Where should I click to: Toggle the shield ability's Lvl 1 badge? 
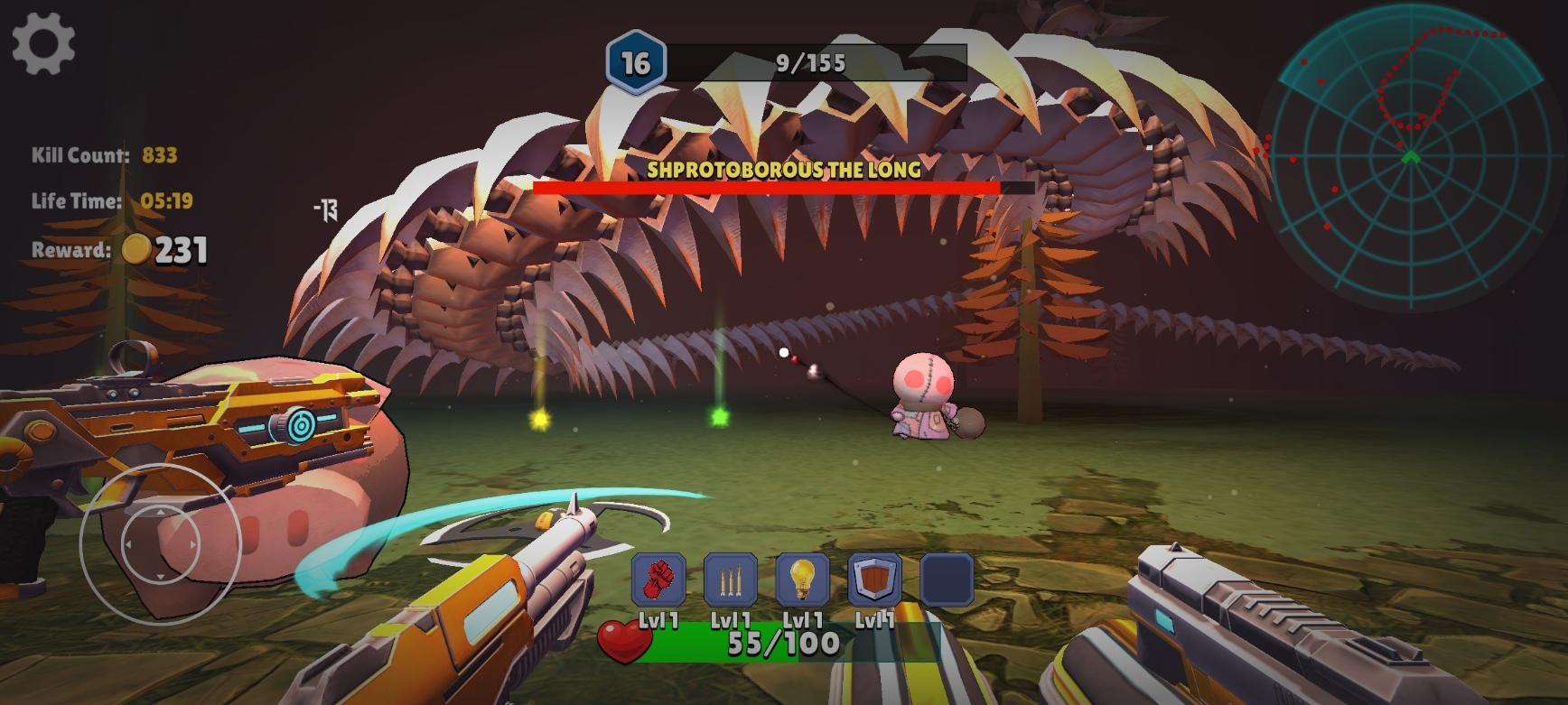tap(873, 622)
